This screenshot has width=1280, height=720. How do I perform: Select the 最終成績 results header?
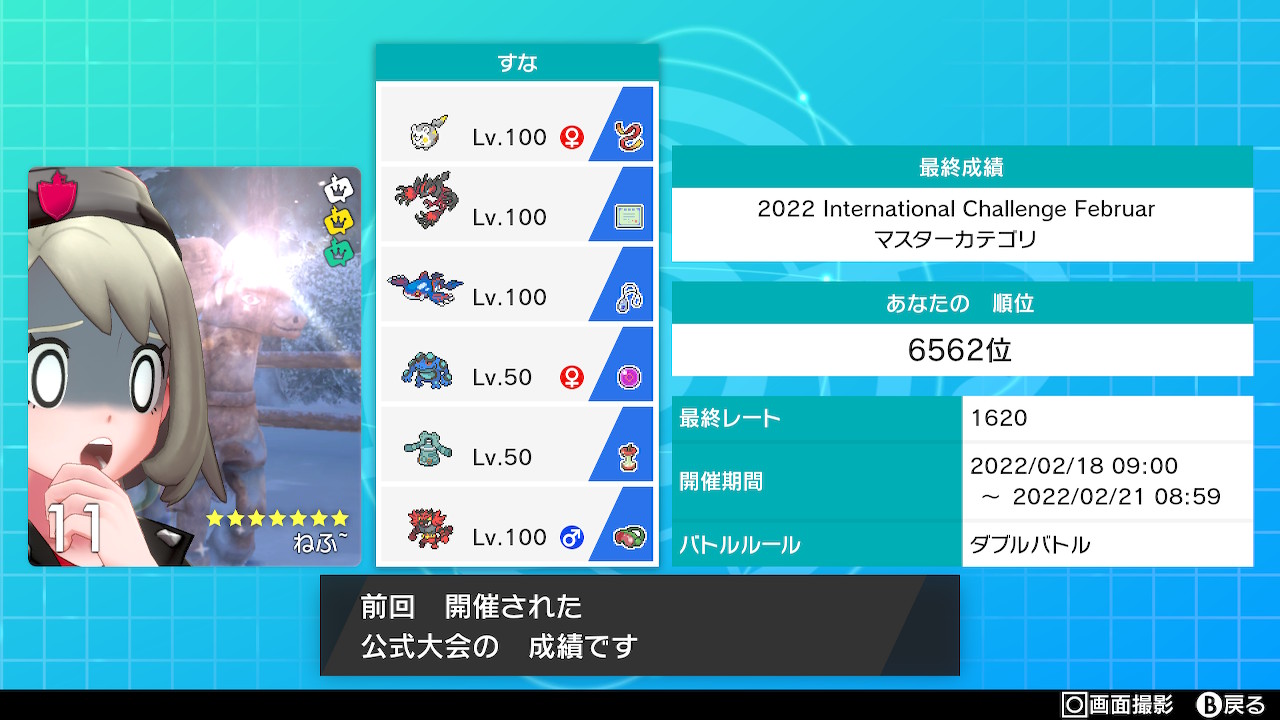point(960,167)
